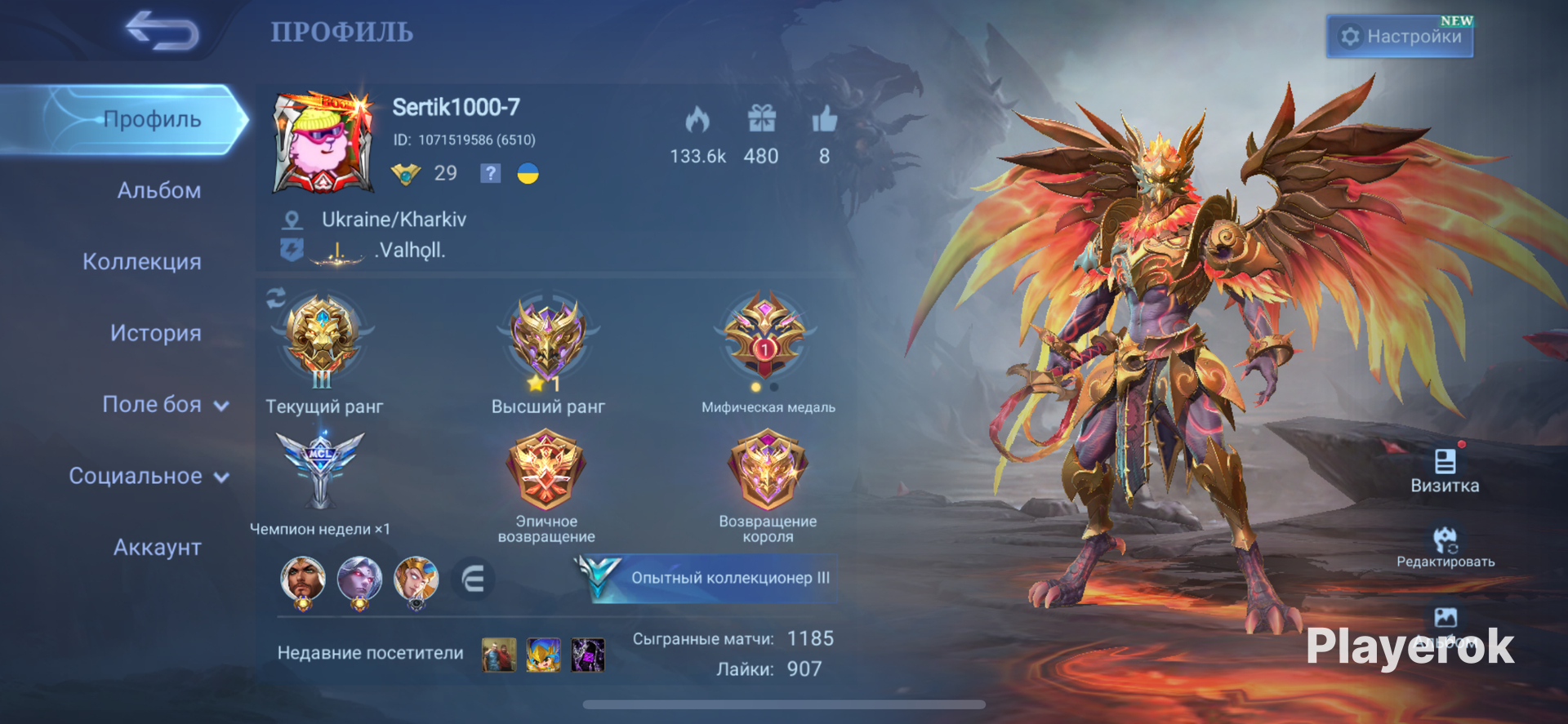This screenshot has height=724, width=1568.
Task: Open the Визитка card button
Action: click(1445, 470)
